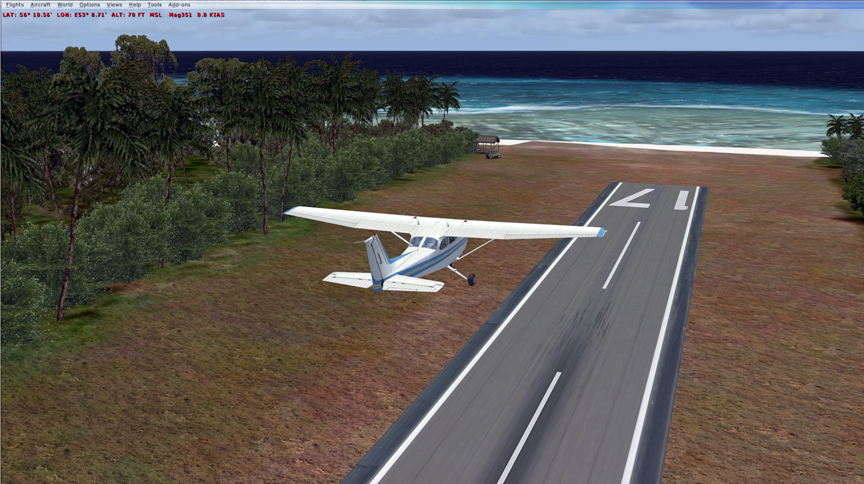Expand the Add-ons menu
Image resolution: width=864 pixels, height=484 pixels.
[178, 4]
